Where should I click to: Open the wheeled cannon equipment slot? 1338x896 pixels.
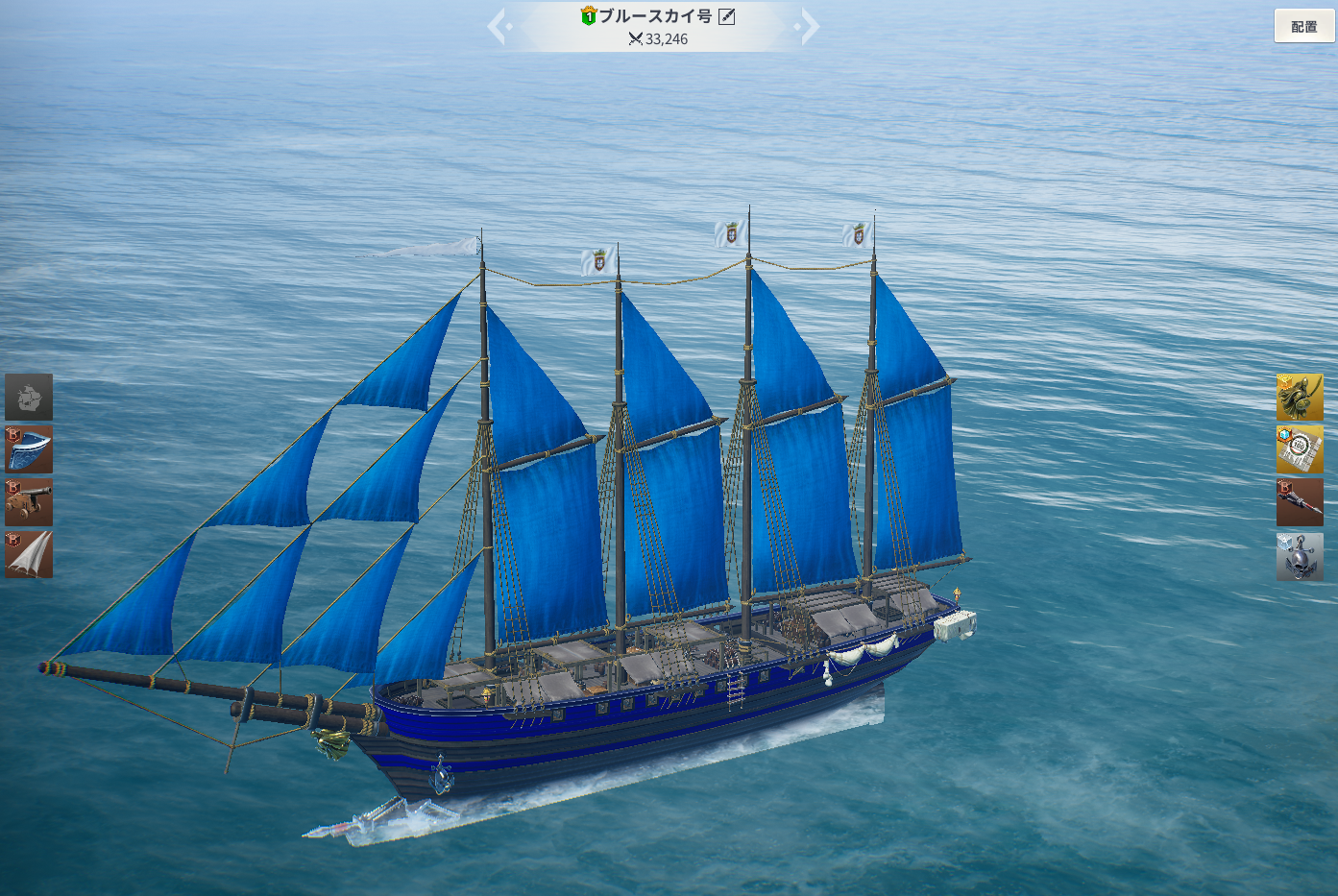pyautogui.click(x=29, y=502)
